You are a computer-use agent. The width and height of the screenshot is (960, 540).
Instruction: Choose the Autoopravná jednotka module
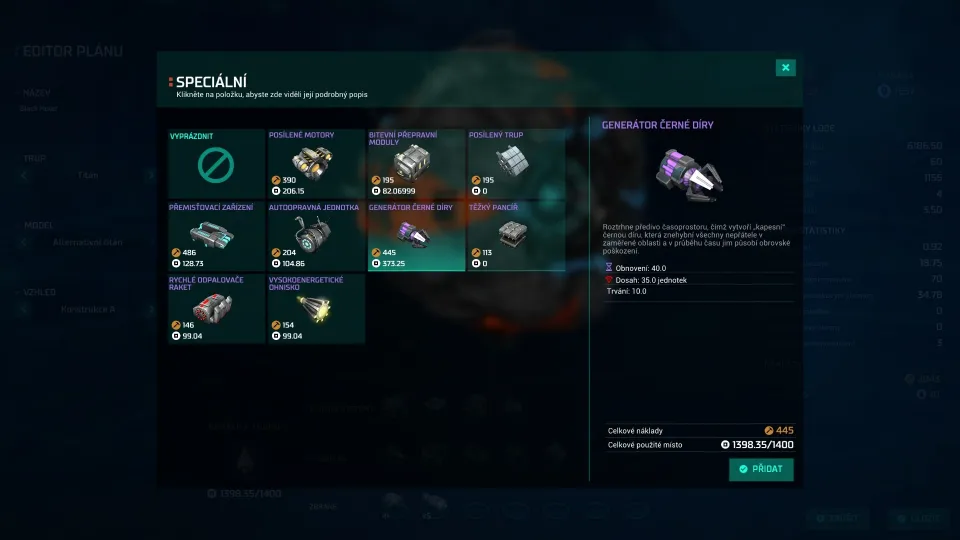(316, 236)
